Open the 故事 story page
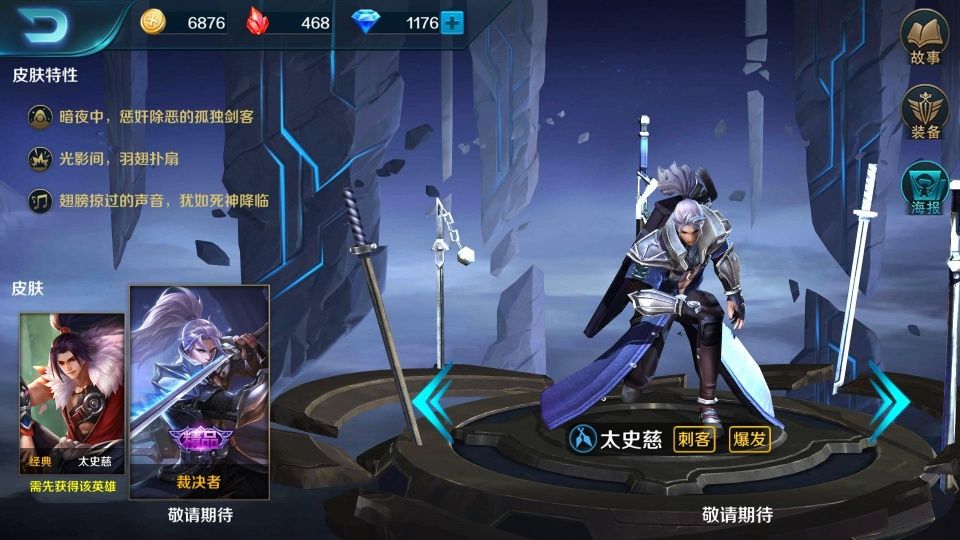This screenshot has width=960, height=540. click(x=925, y=39)
